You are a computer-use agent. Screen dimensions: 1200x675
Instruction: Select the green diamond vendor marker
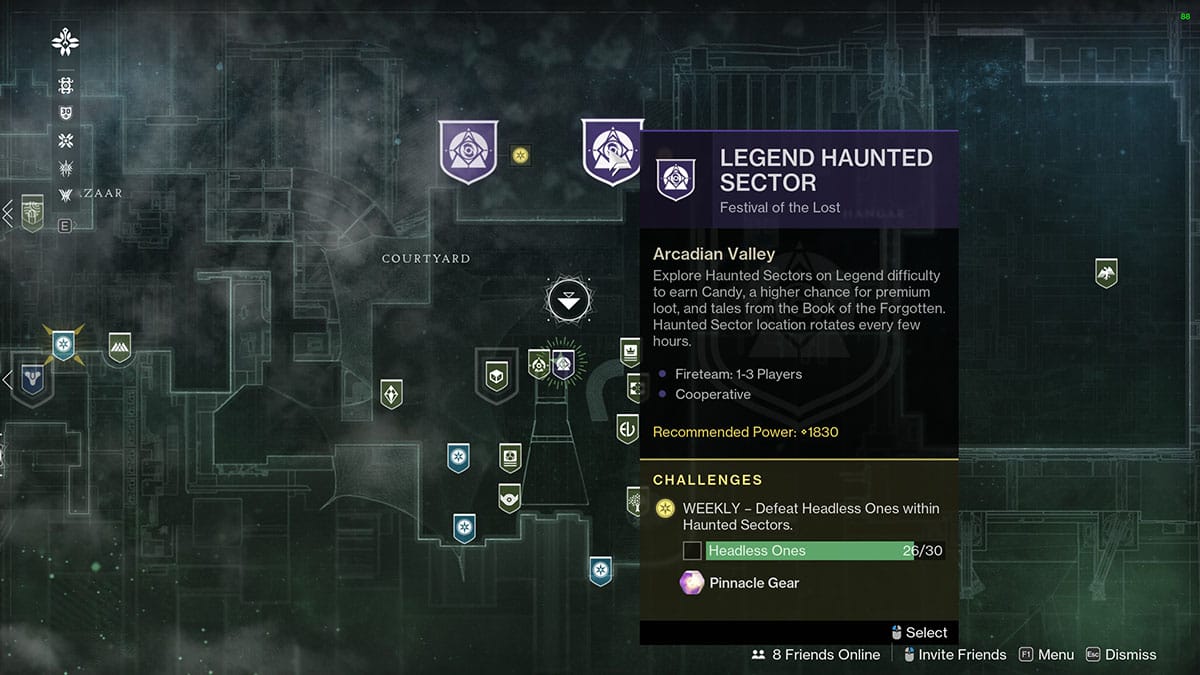tap(391, 393)
